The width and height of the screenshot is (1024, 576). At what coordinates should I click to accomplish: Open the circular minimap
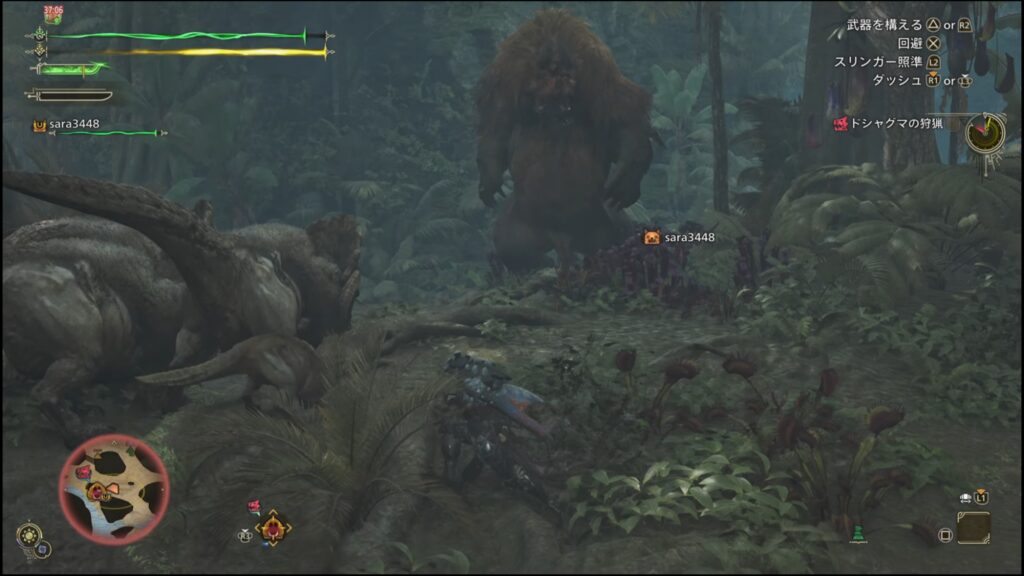click(113, 489)
